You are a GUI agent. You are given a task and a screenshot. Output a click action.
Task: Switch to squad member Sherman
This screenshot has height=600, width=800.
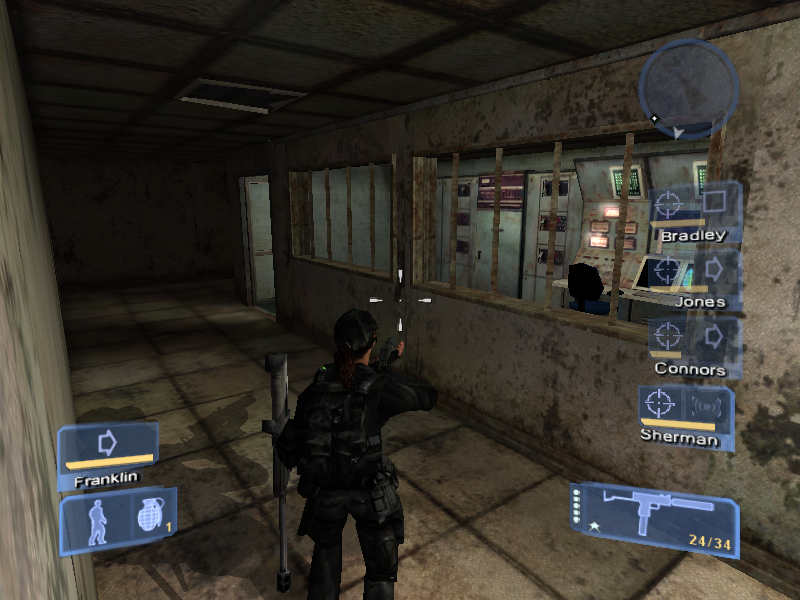coord(685,414)
